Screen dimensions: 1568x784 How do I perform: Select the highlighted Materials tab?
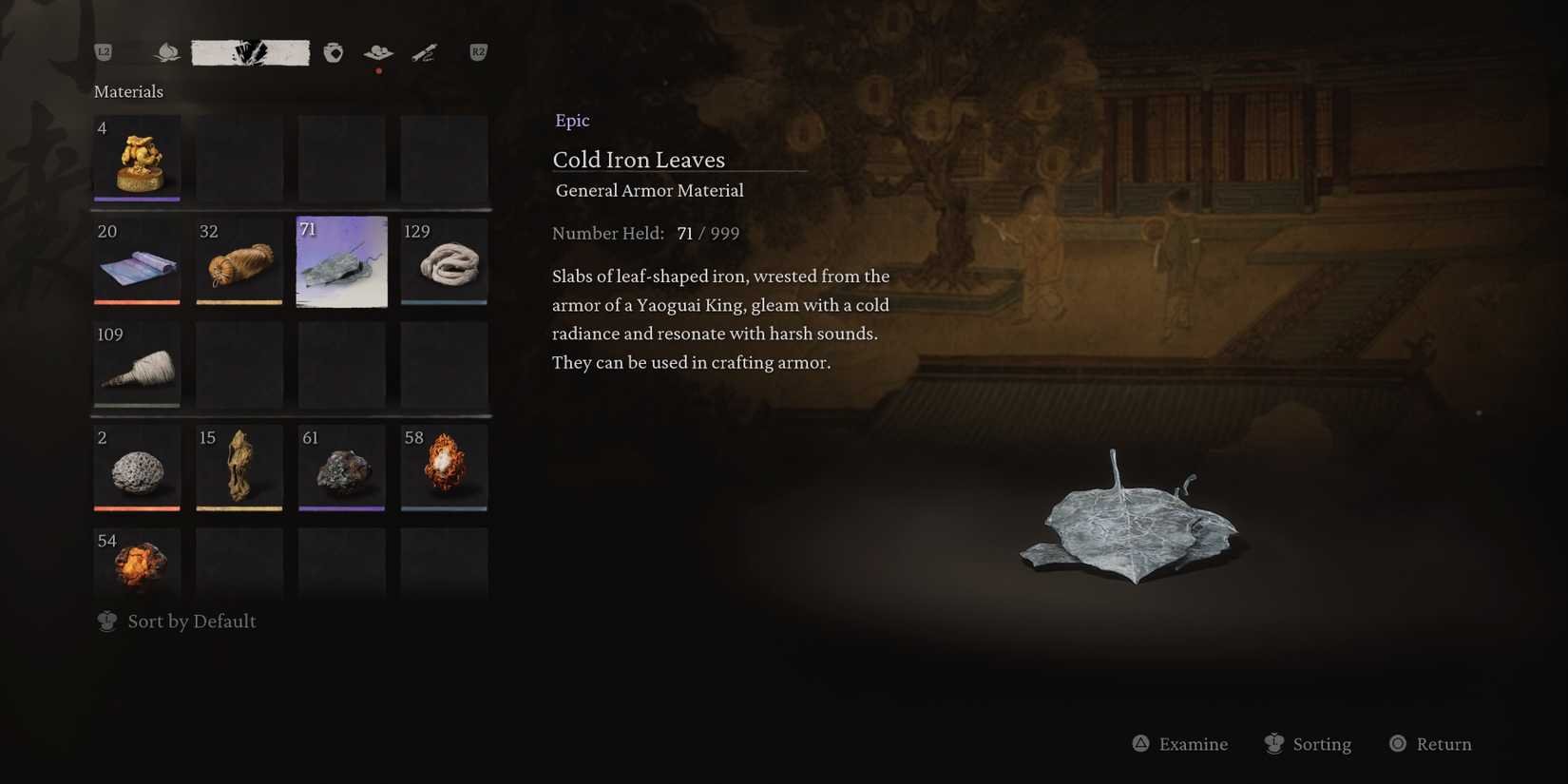point(250,52)
